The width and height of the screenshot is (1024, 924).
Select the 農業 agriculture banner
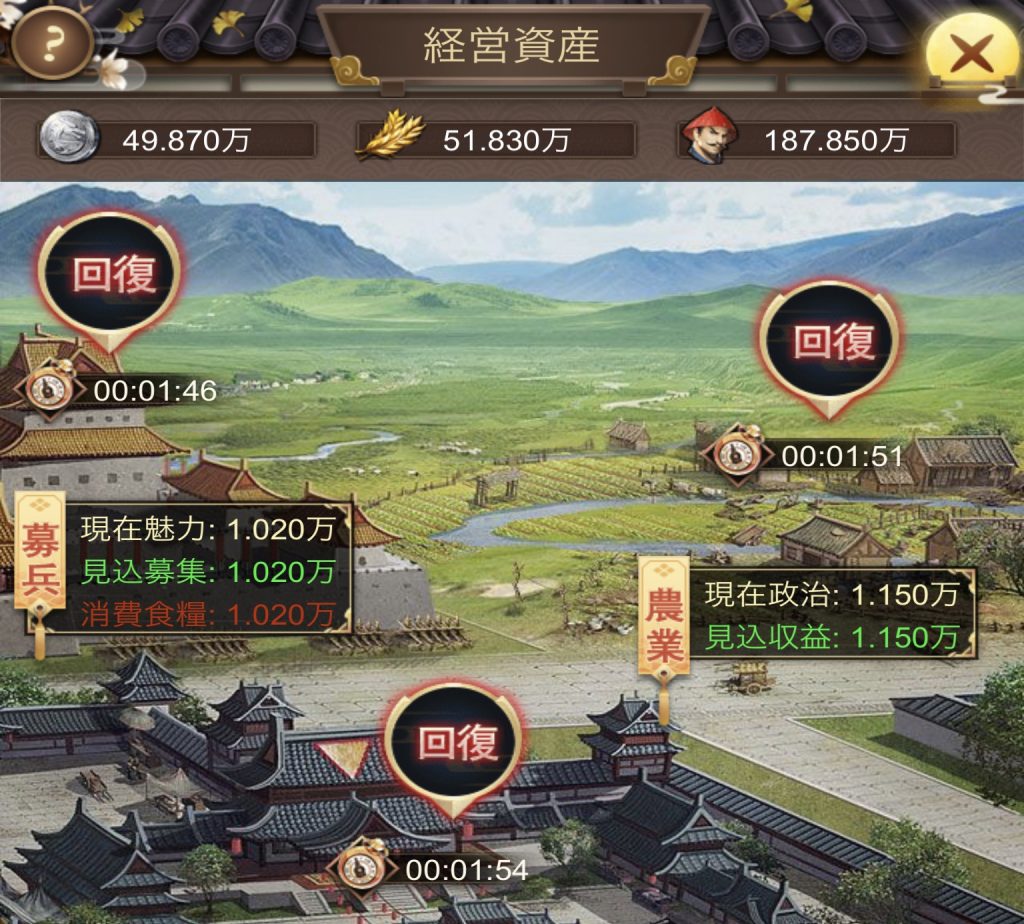[x=664, y=615]
